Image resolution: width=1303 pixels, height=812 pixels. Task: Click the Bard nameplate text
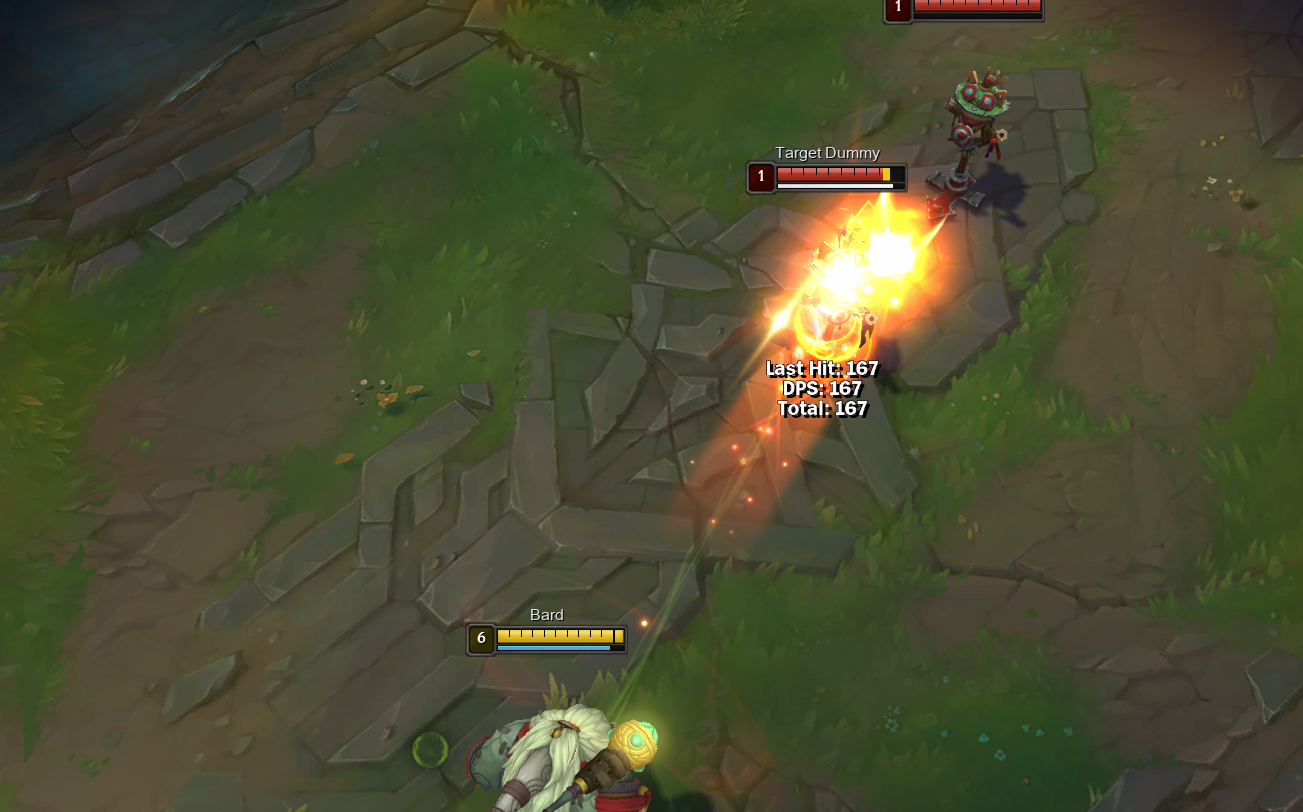546,614
